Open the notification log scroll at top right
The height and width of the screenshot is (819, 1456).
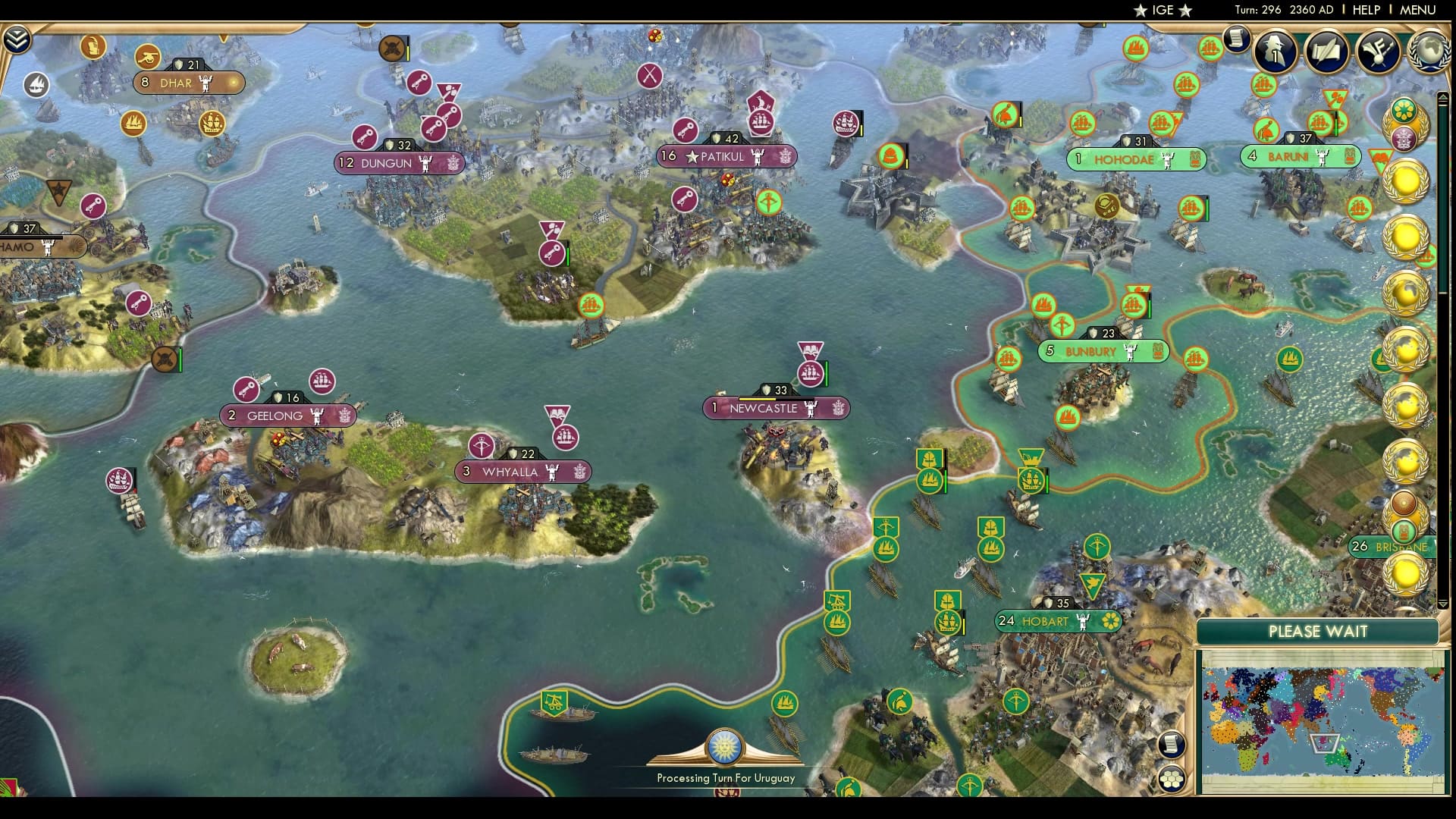1238,39
